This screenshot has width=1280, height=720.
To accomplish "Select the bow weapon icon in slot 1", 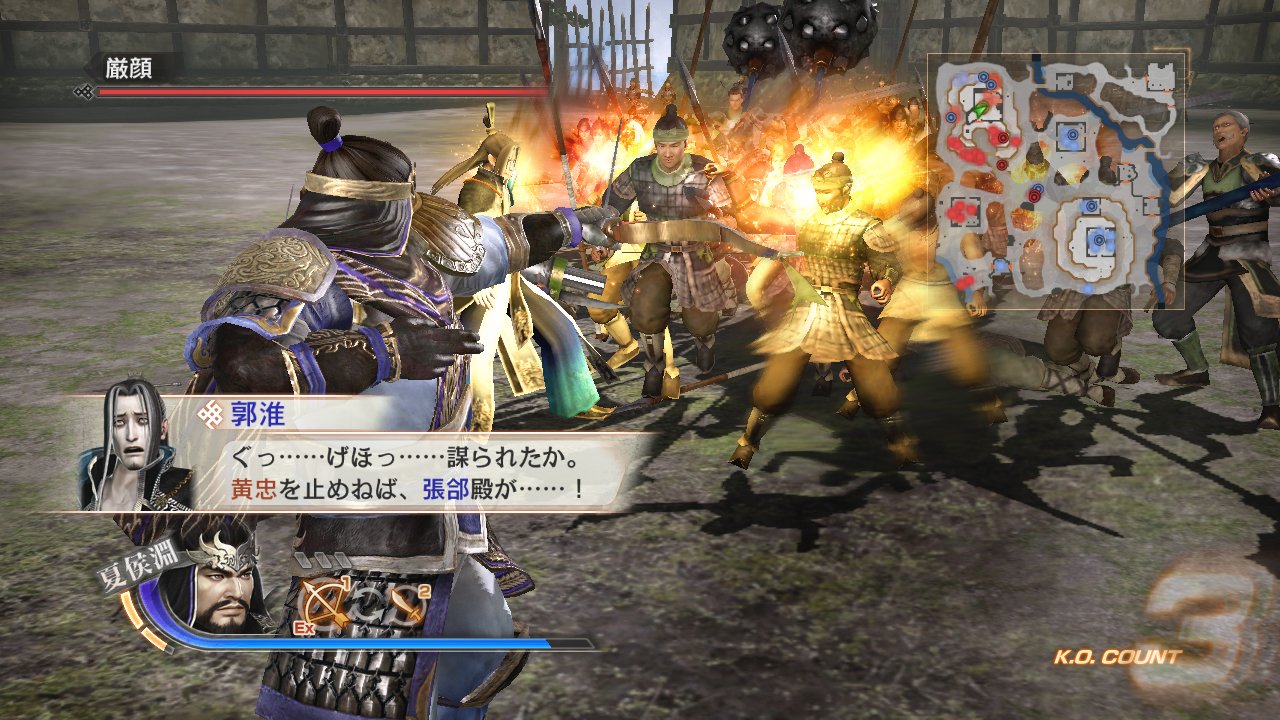I will [x=326, y=603].
